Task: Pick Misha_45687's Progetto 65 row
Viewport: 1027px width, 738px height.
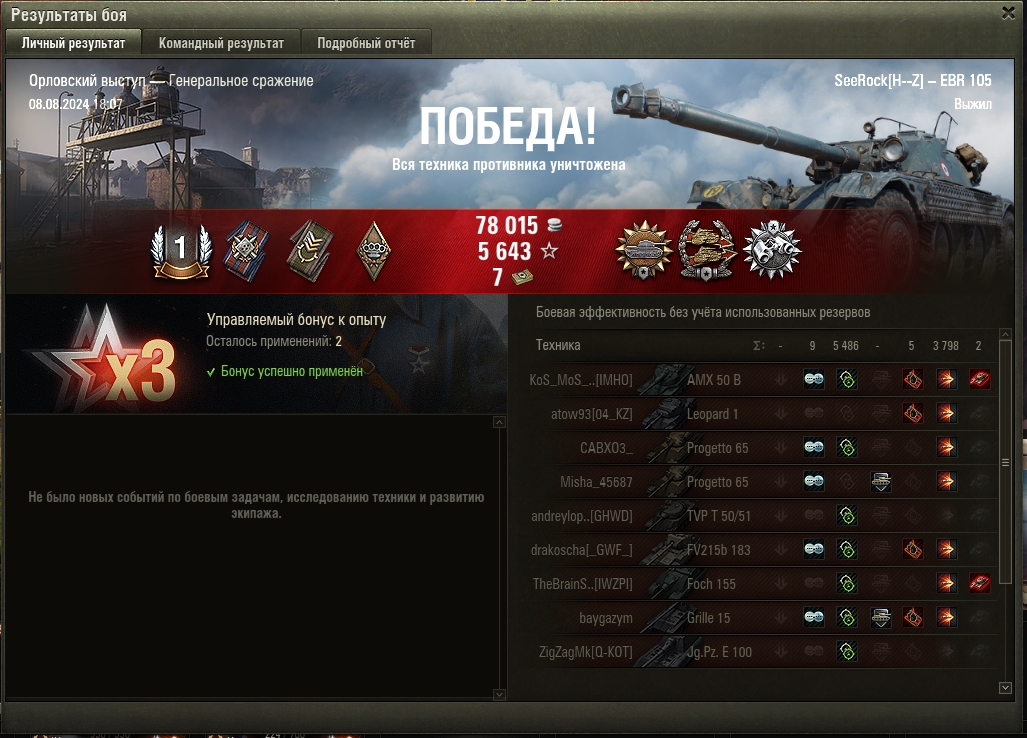Action: (x=717, y=482)
